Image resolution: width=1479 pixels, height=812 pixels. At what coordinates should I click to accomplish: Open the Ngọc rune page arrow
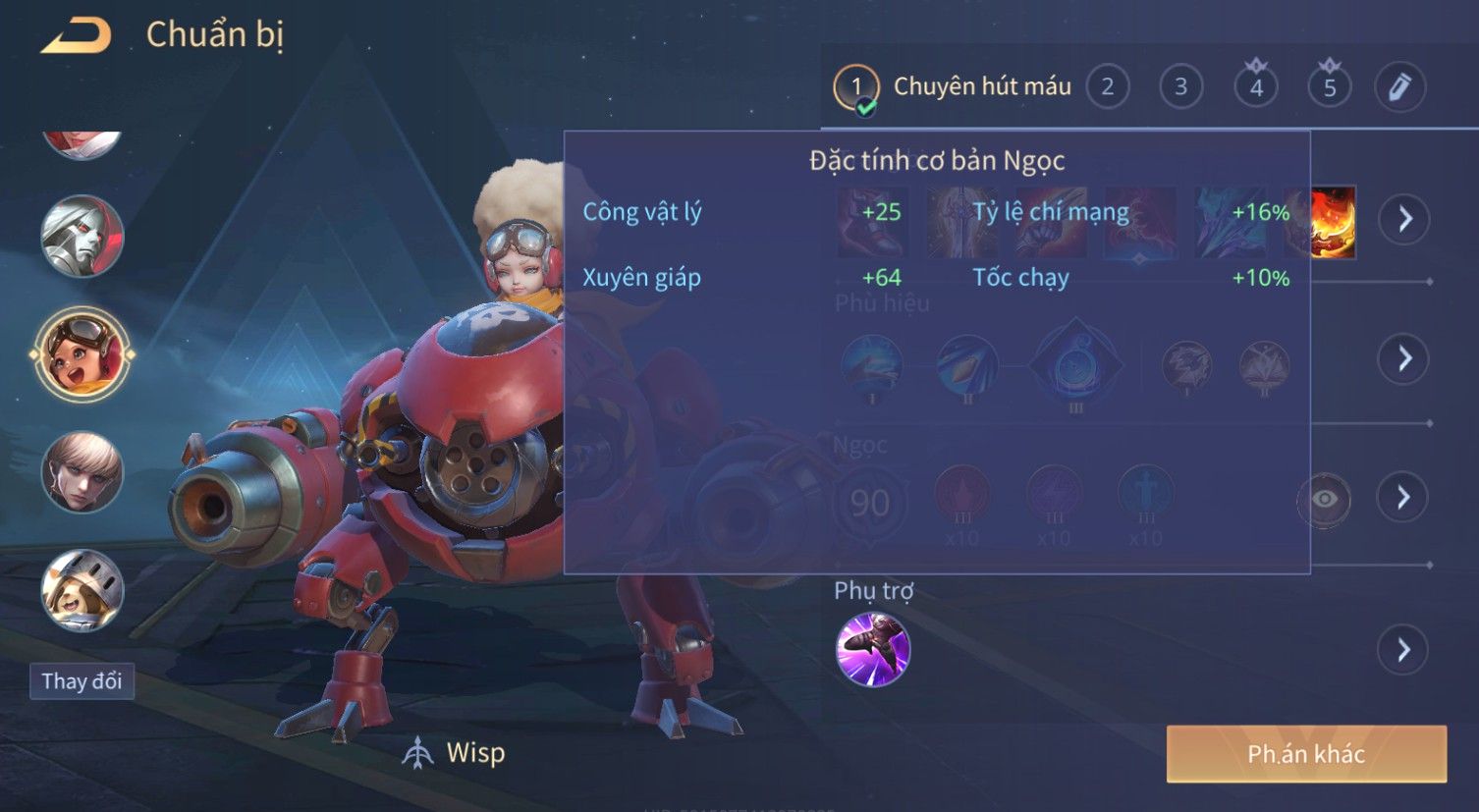click(x=1404, y=498)
